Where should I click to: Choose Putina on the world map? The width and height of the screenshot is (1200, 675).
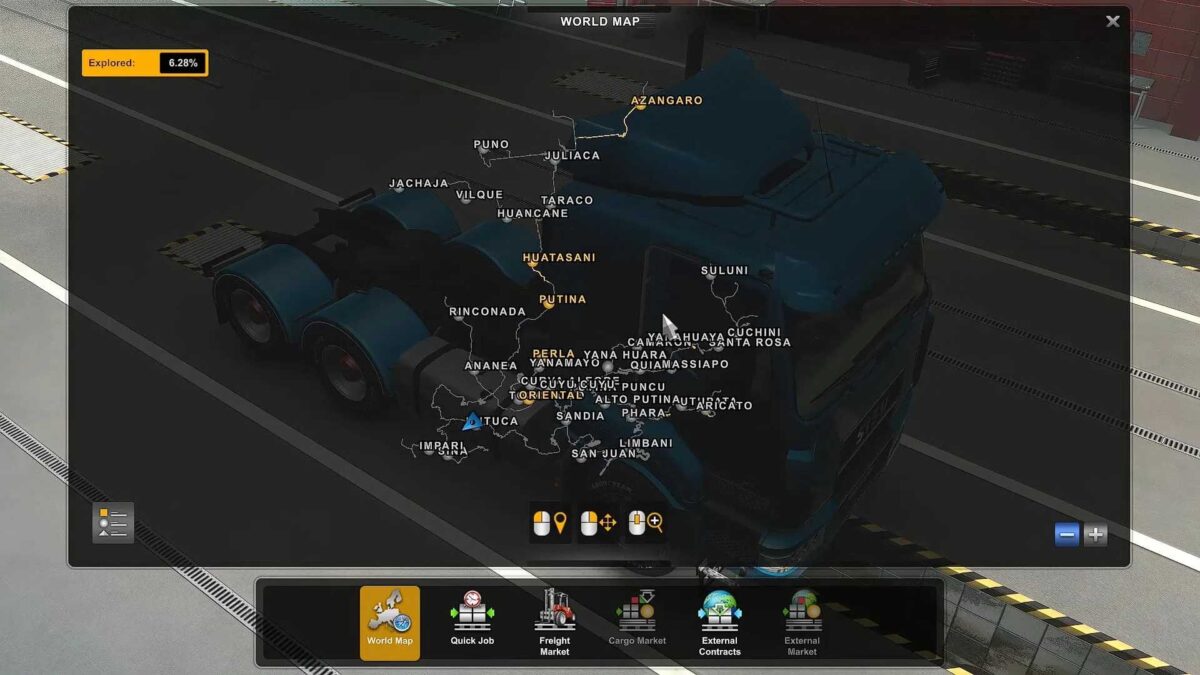point(562,299)
